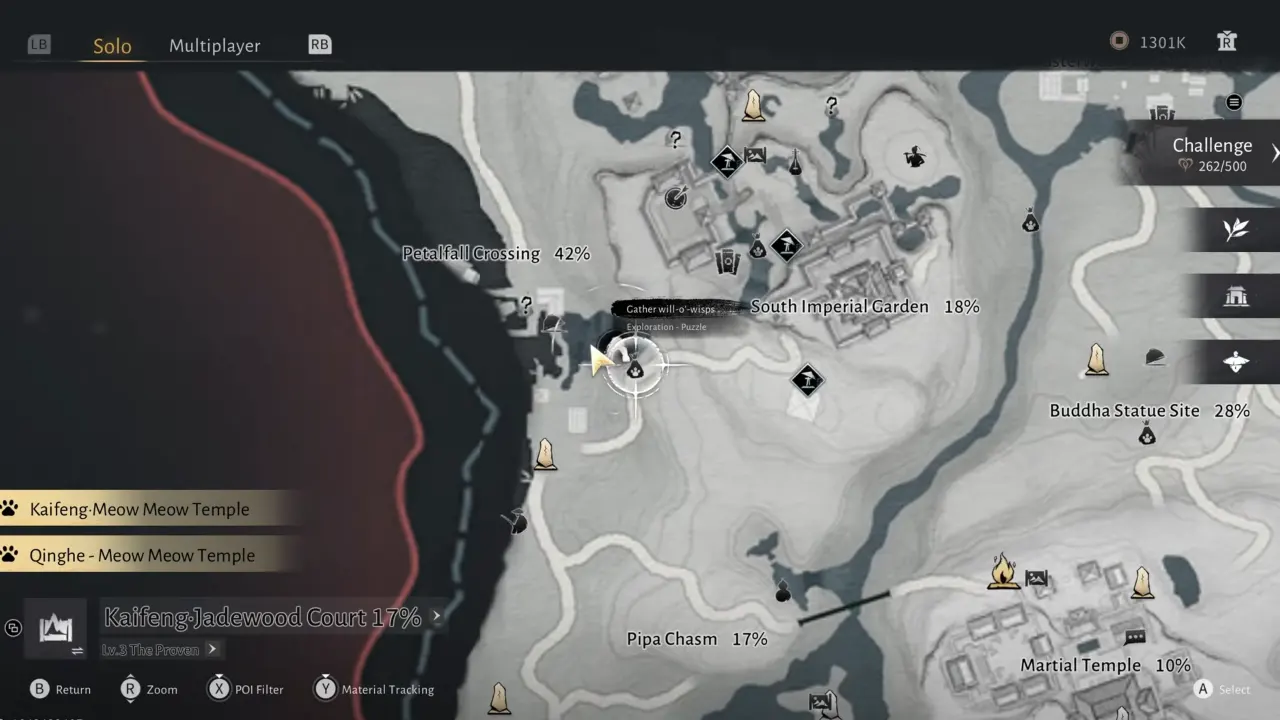Switch to the Multiplayer tab
The width and height of the screenshot is (1280, 720).
pos(214,45)
